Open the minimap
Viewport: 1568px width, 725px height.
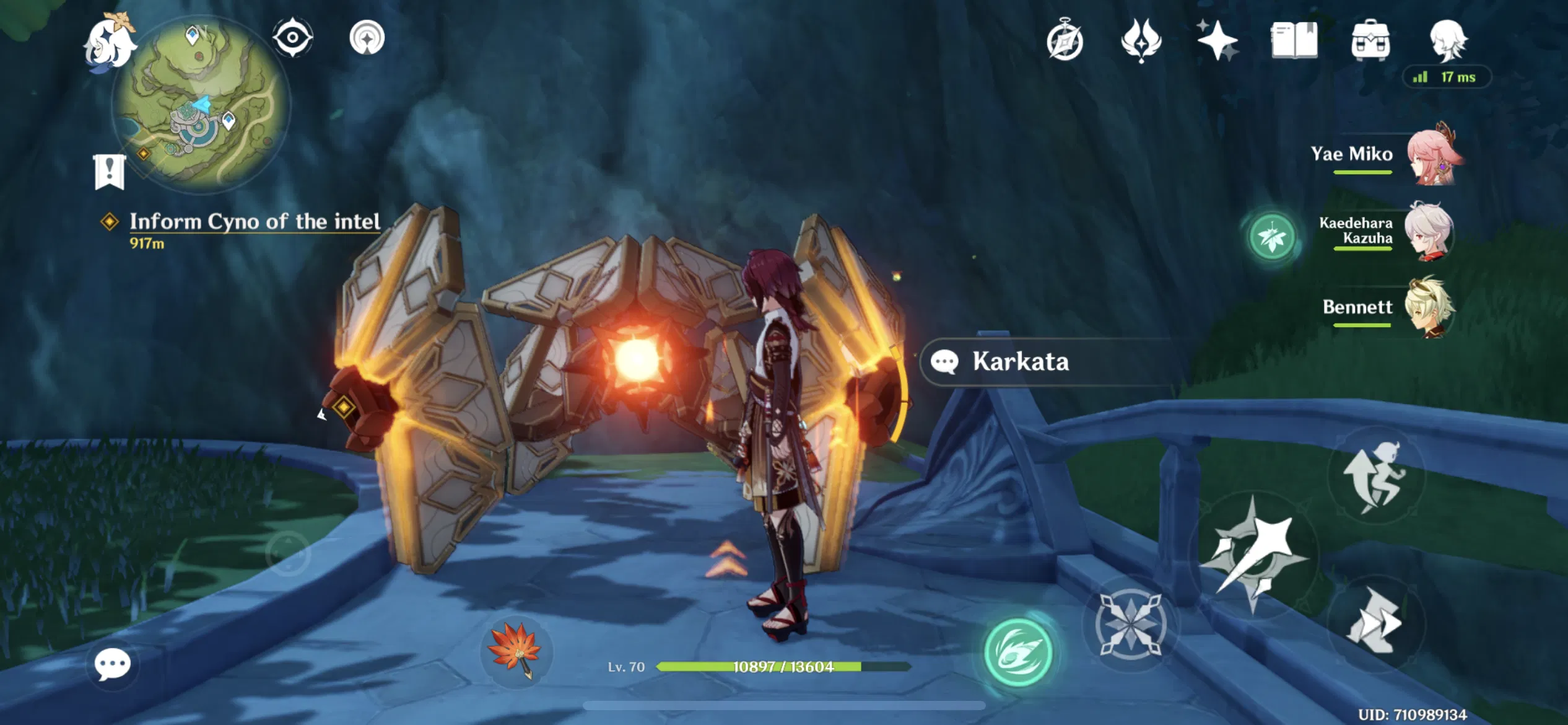point(198,105)
